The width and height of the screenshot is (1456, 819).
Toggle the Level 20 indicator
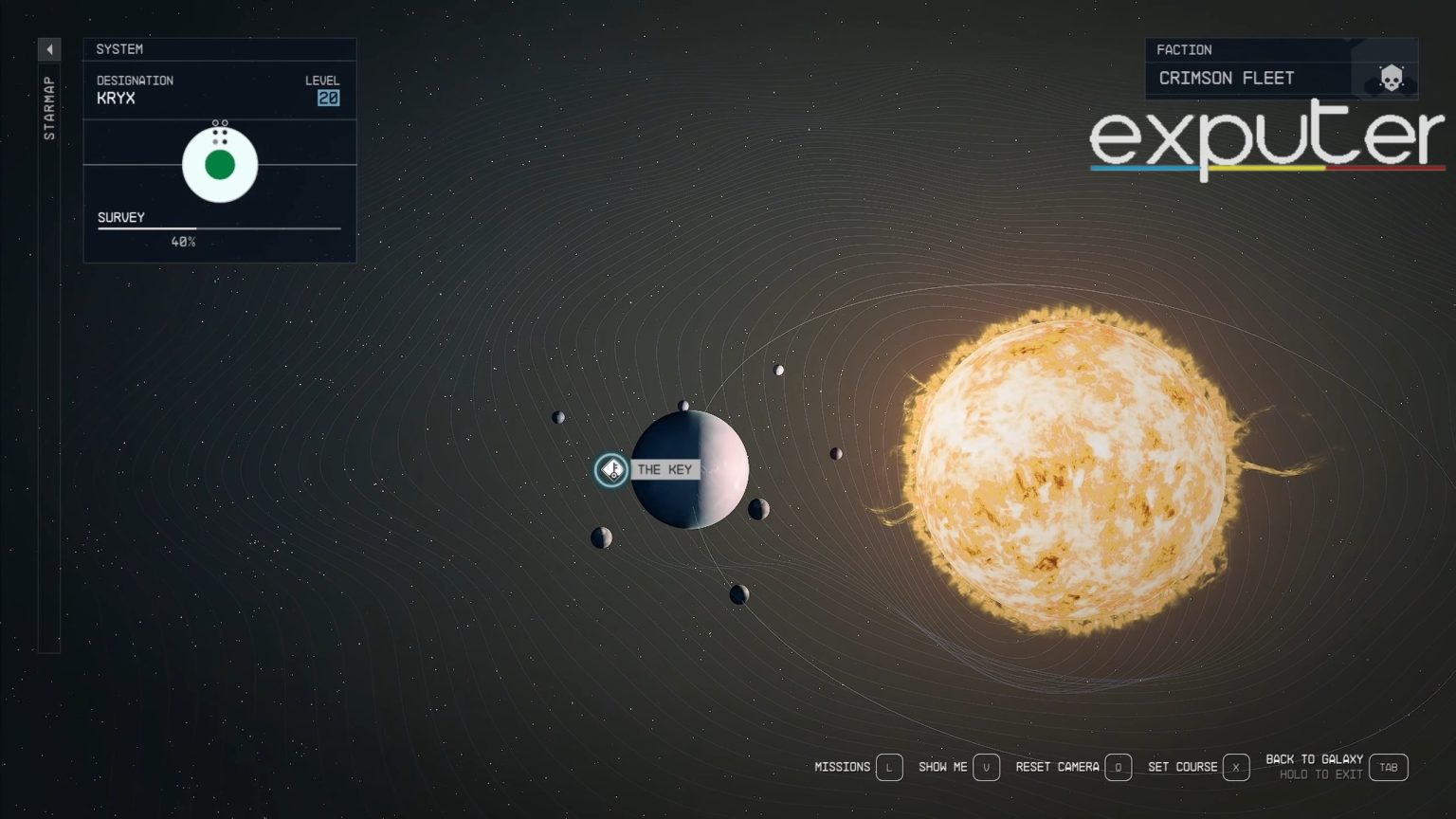[x=328, y=98]
